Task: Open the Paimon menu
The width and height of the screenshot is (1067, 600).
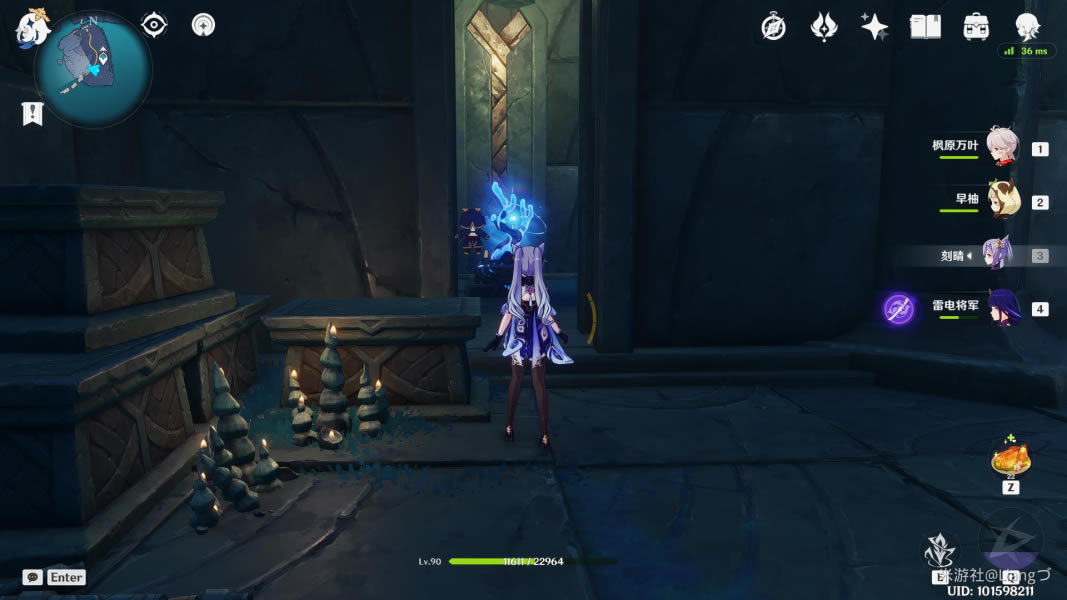Action: (x=31, y=27)
